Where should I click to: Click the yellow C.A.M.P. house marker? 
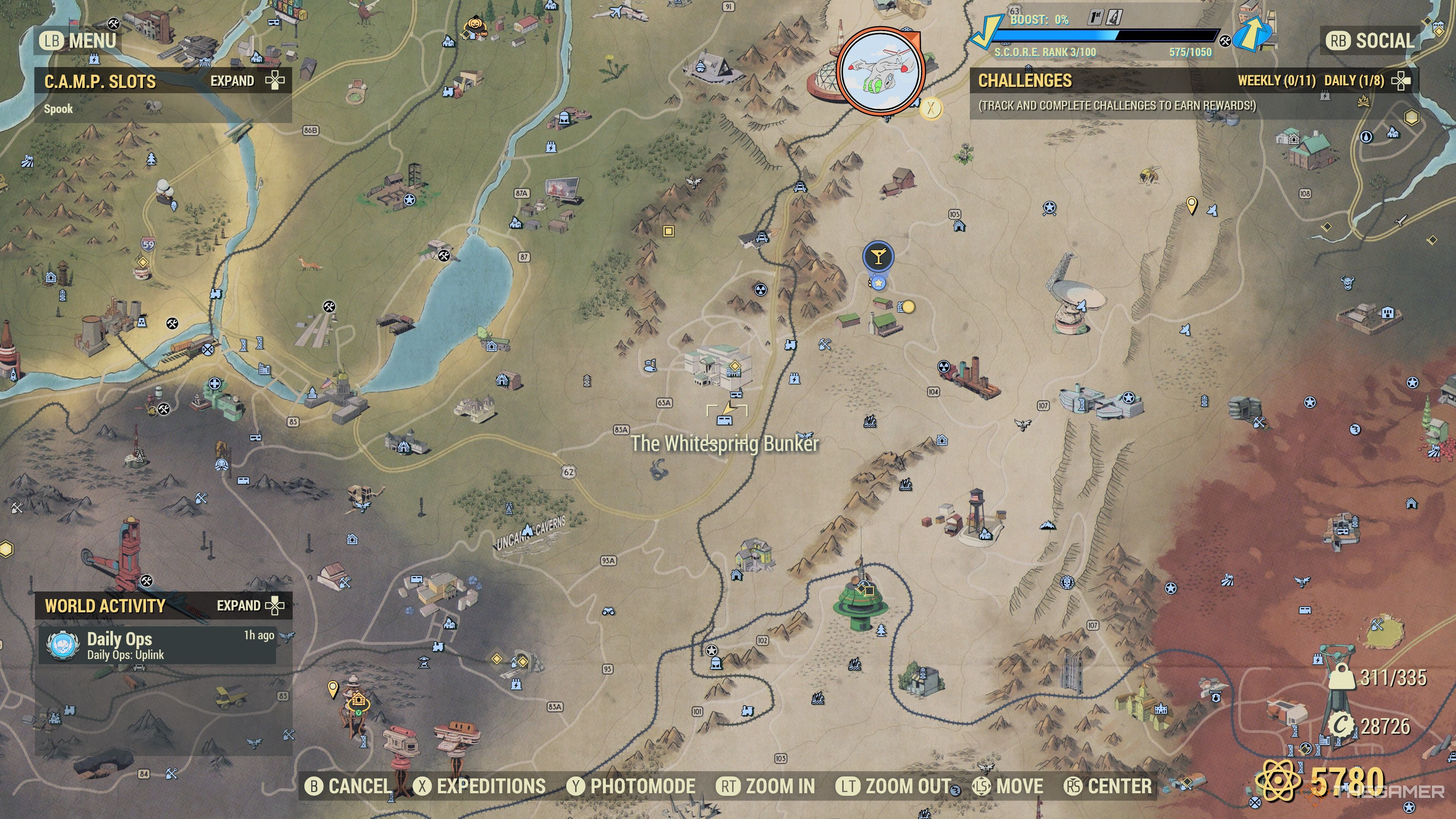[x=358, y=701]
